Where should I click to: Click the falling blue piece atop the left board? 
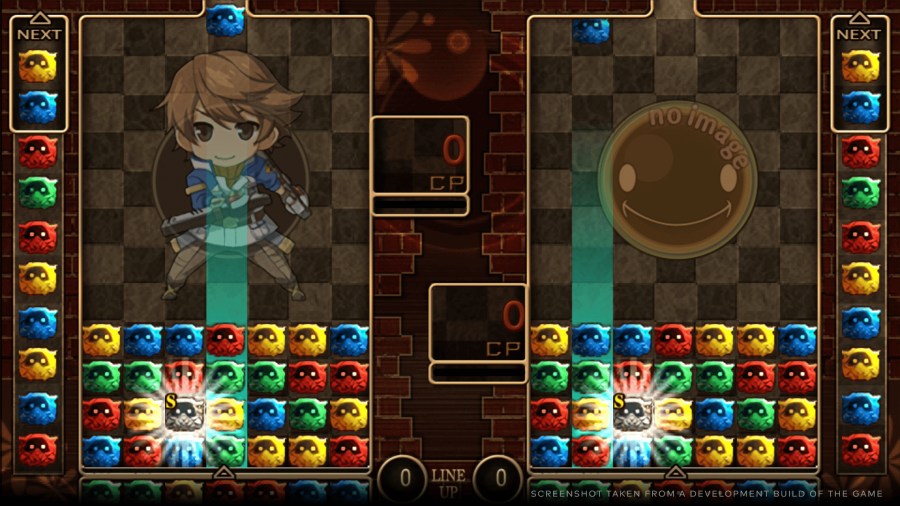225,20
